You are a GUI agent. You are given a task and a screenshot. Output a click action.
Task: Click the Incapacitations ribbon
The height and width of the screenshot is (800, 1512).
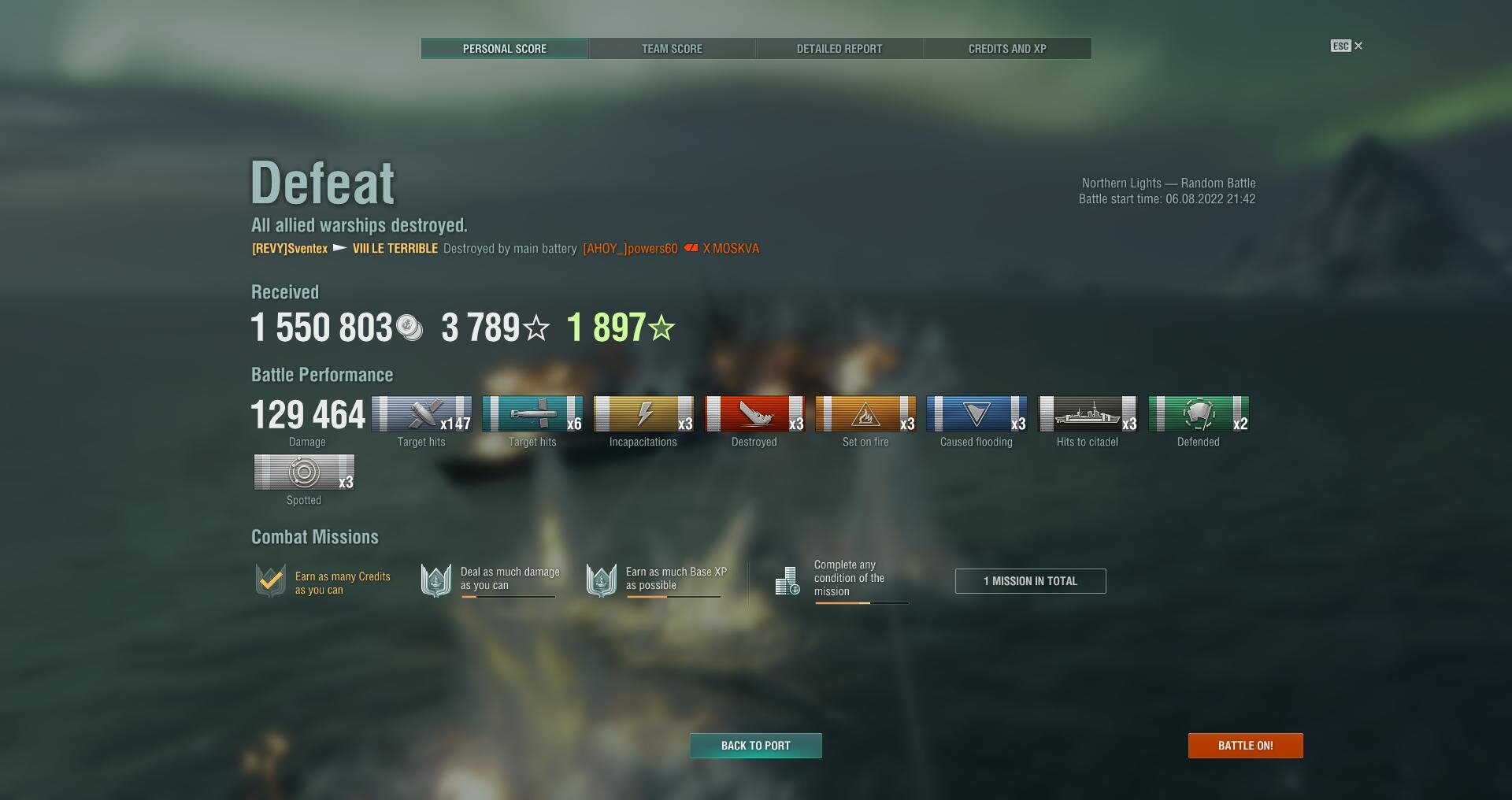tap(643, 414)
